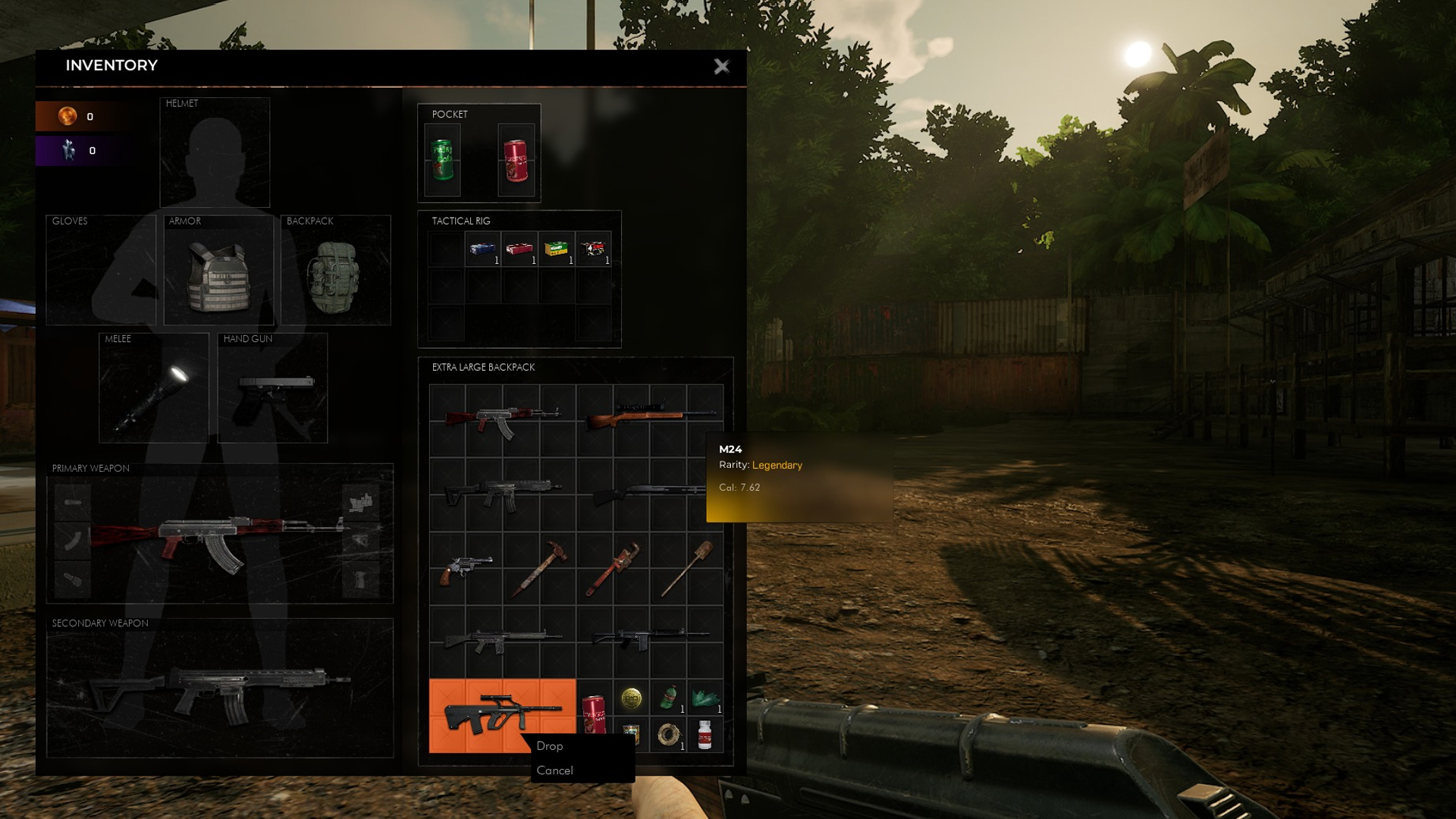
Task: Select the shovel in the backpack
Action: [x=687, y=568]
